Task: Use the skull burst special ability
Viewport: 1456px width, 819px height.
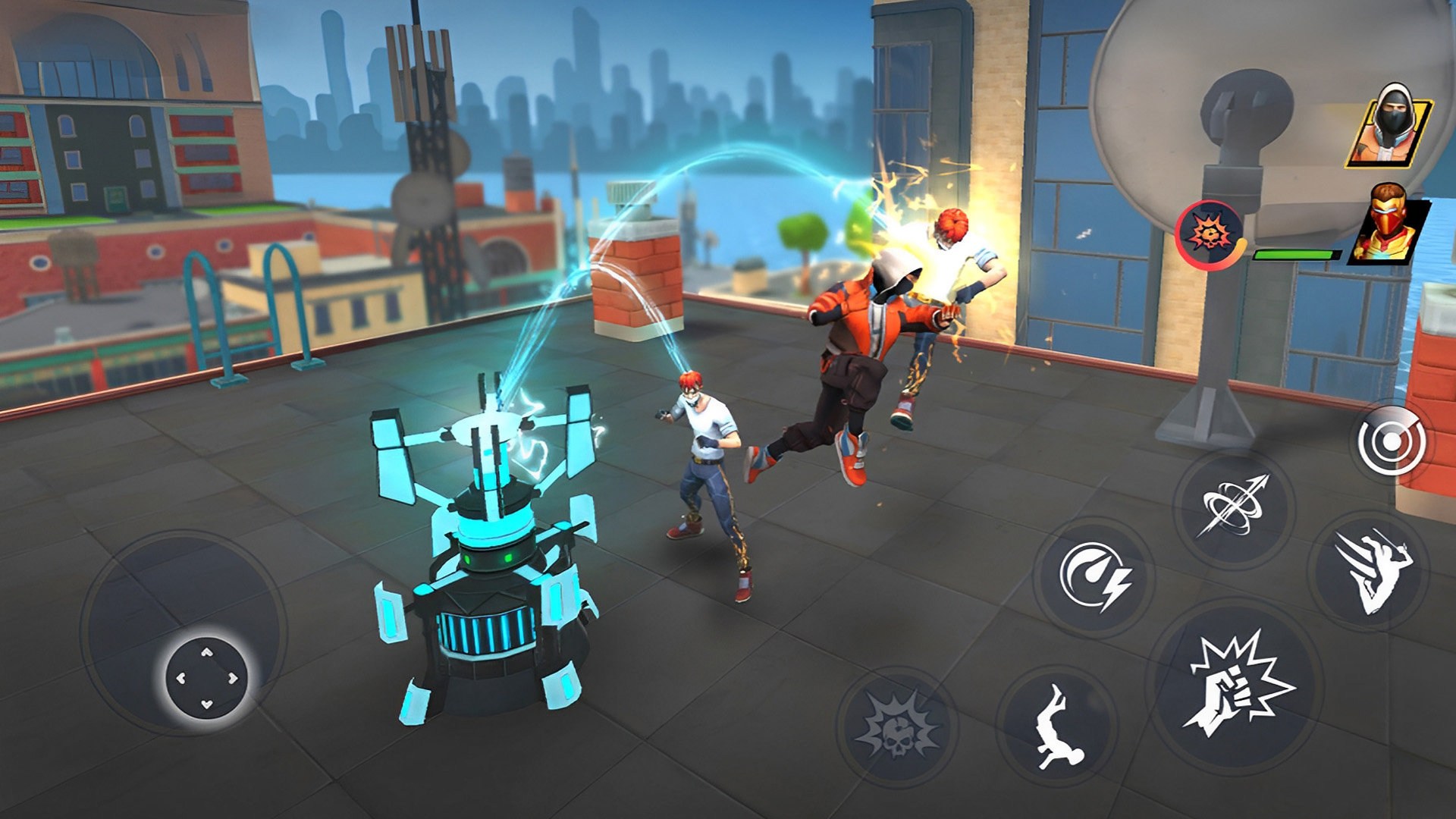Action: point(896,727)
